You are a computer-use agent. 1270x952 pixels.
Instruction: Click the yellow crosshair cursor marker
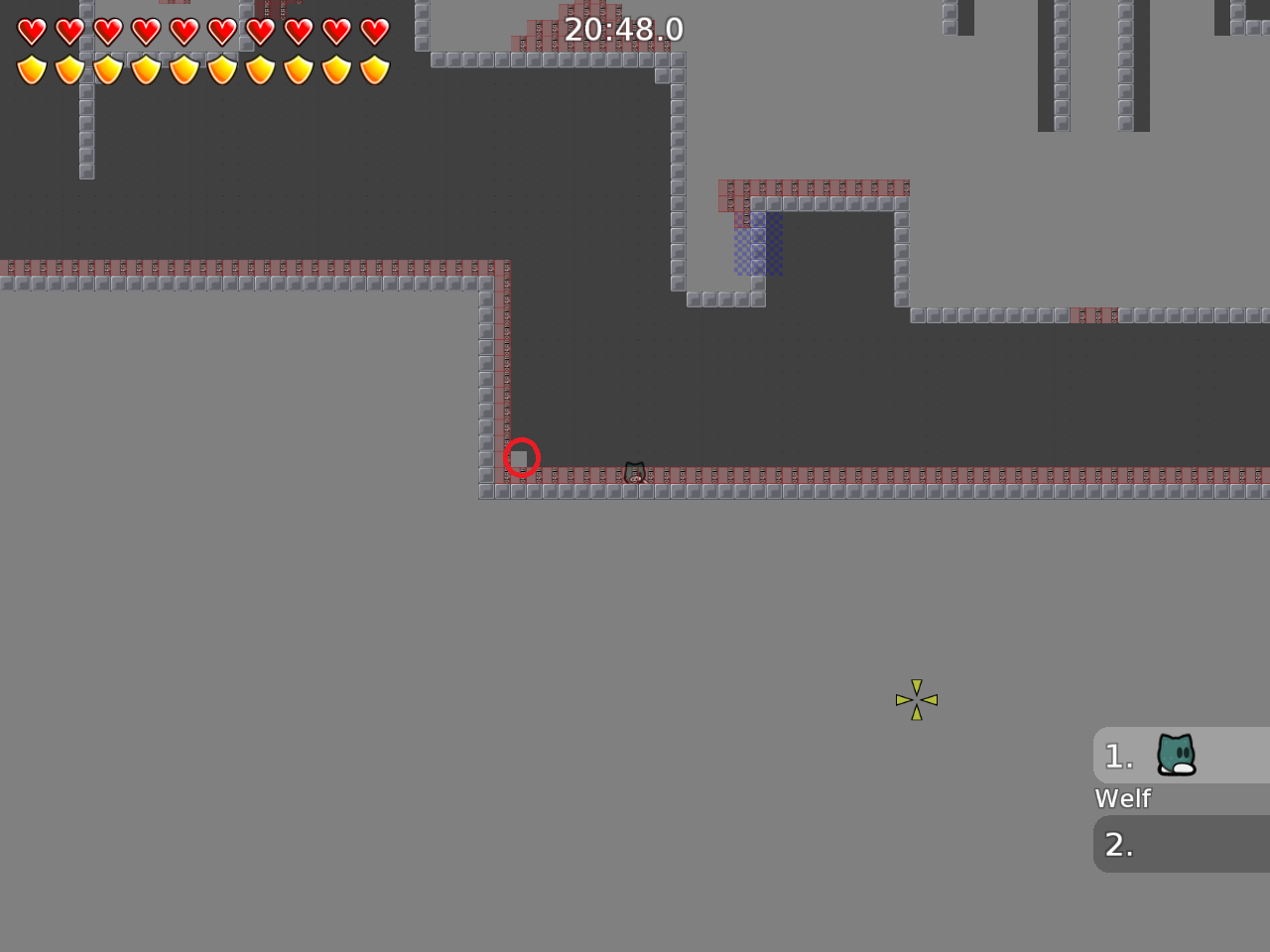(x=917, y=699)
